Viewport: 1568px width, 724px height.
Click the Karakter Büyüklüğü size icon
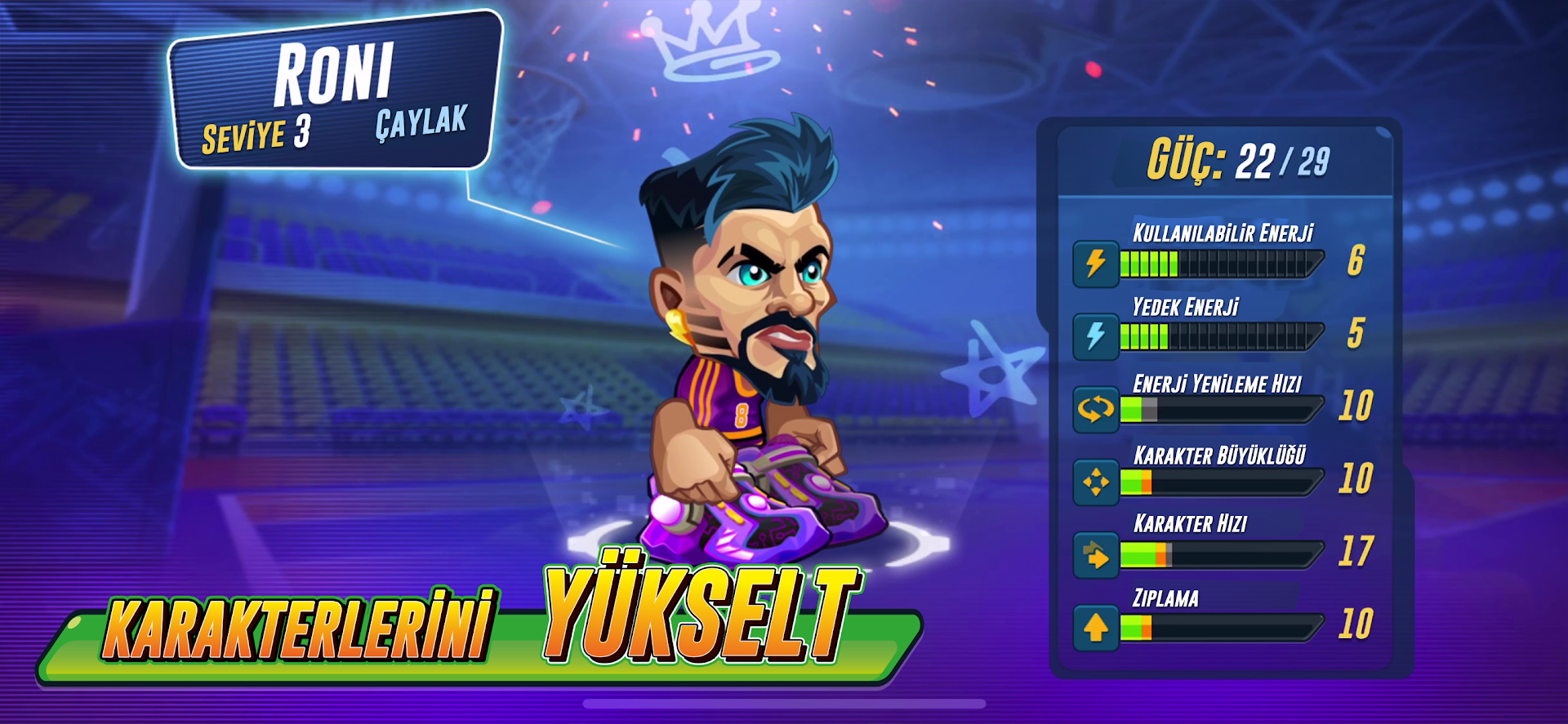[1095, 480]
